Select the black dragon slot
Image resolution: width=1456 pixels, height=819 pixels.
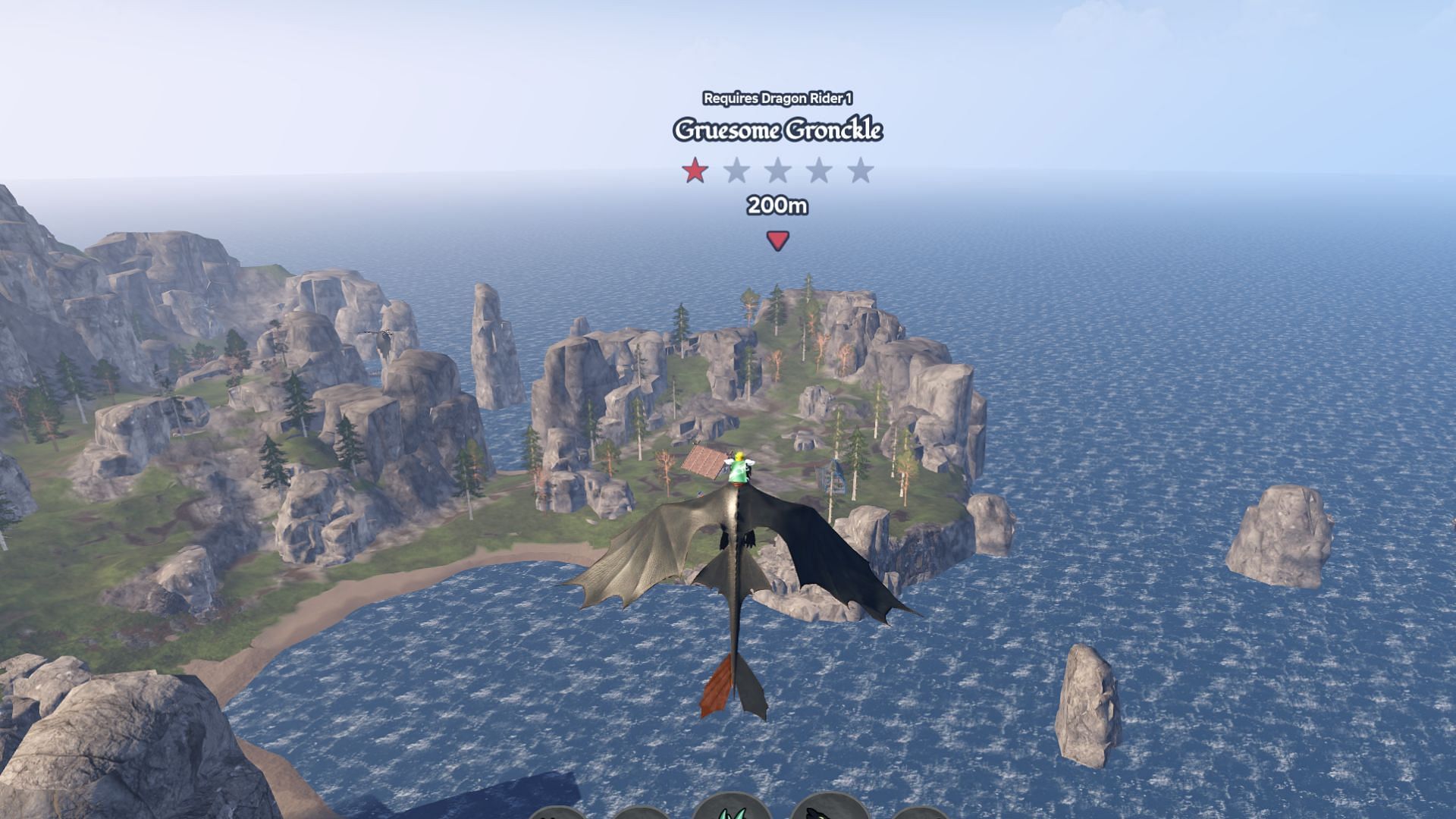828,810
